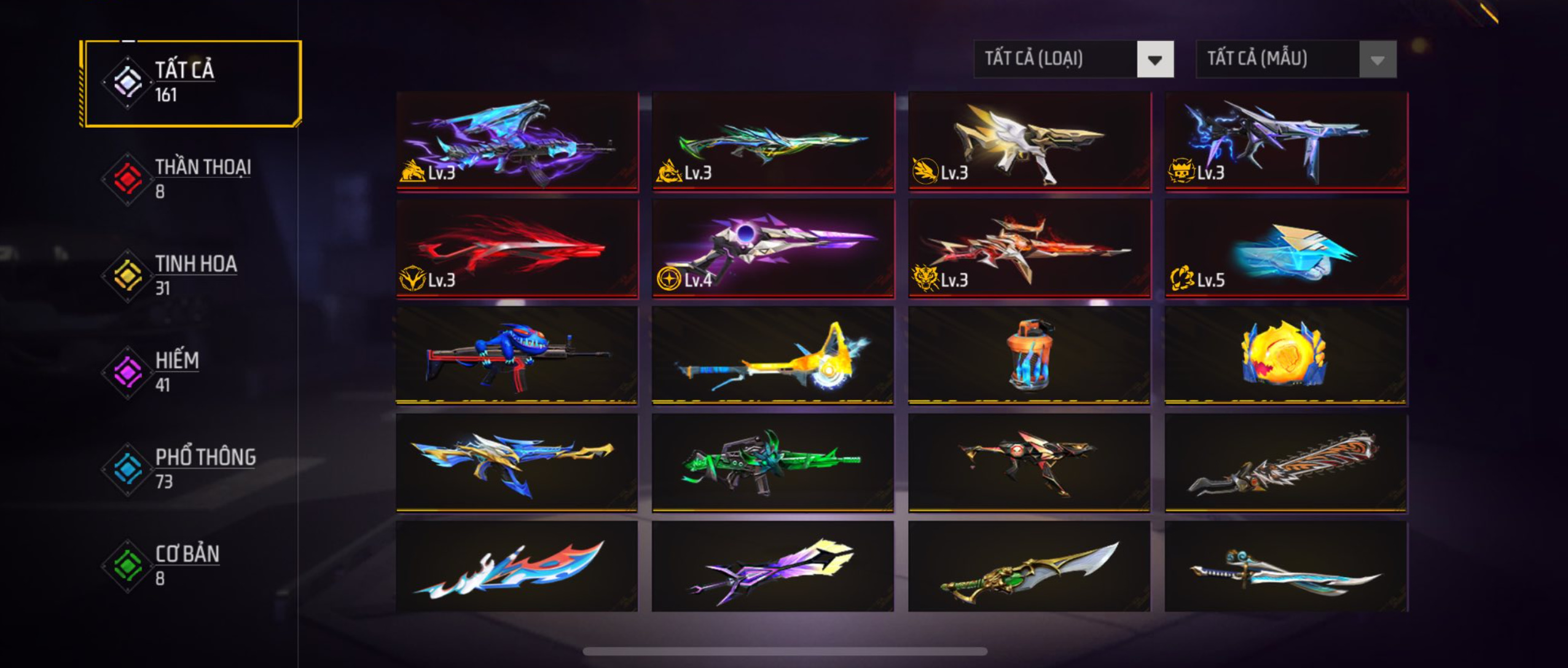The height and width of the screenshot is (668, 1568).
Task: Open the Tinh Hoa rarity tab
Action: point(190,275)
